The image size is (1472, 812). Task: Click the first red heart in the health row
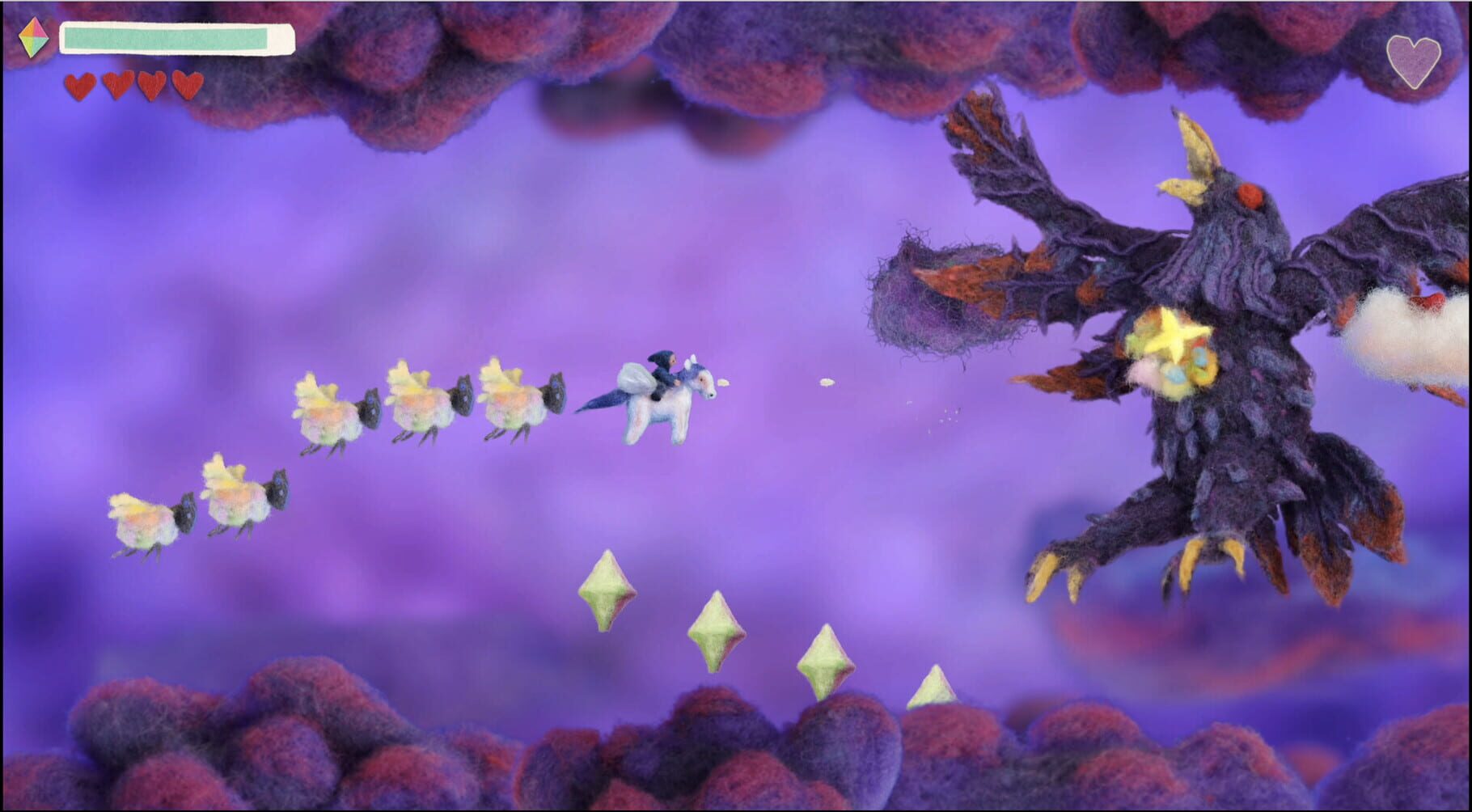tap(80, 84)
